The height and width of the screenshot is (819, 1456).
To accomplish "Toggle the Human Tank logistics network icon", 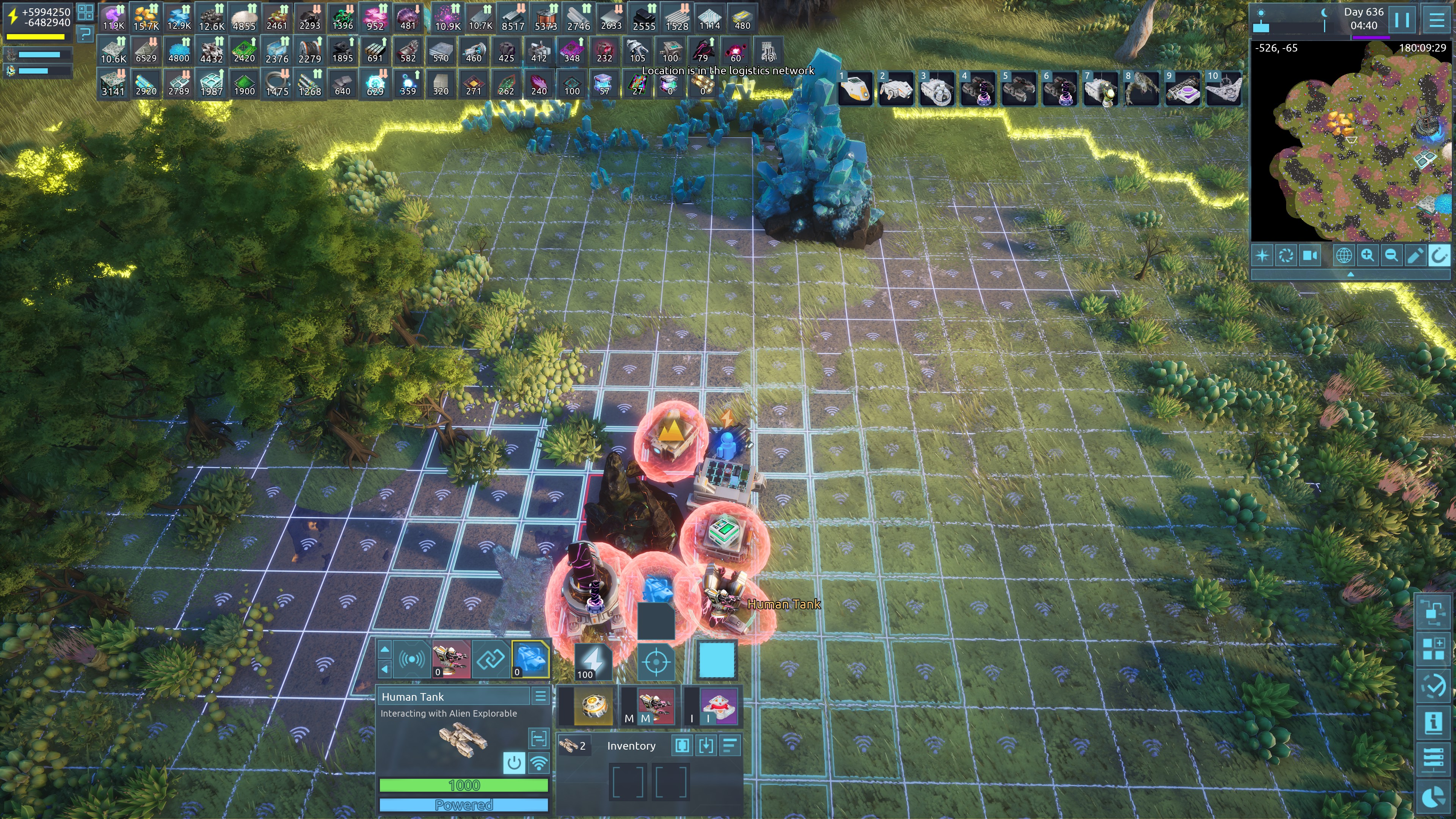I will [539, 763].
